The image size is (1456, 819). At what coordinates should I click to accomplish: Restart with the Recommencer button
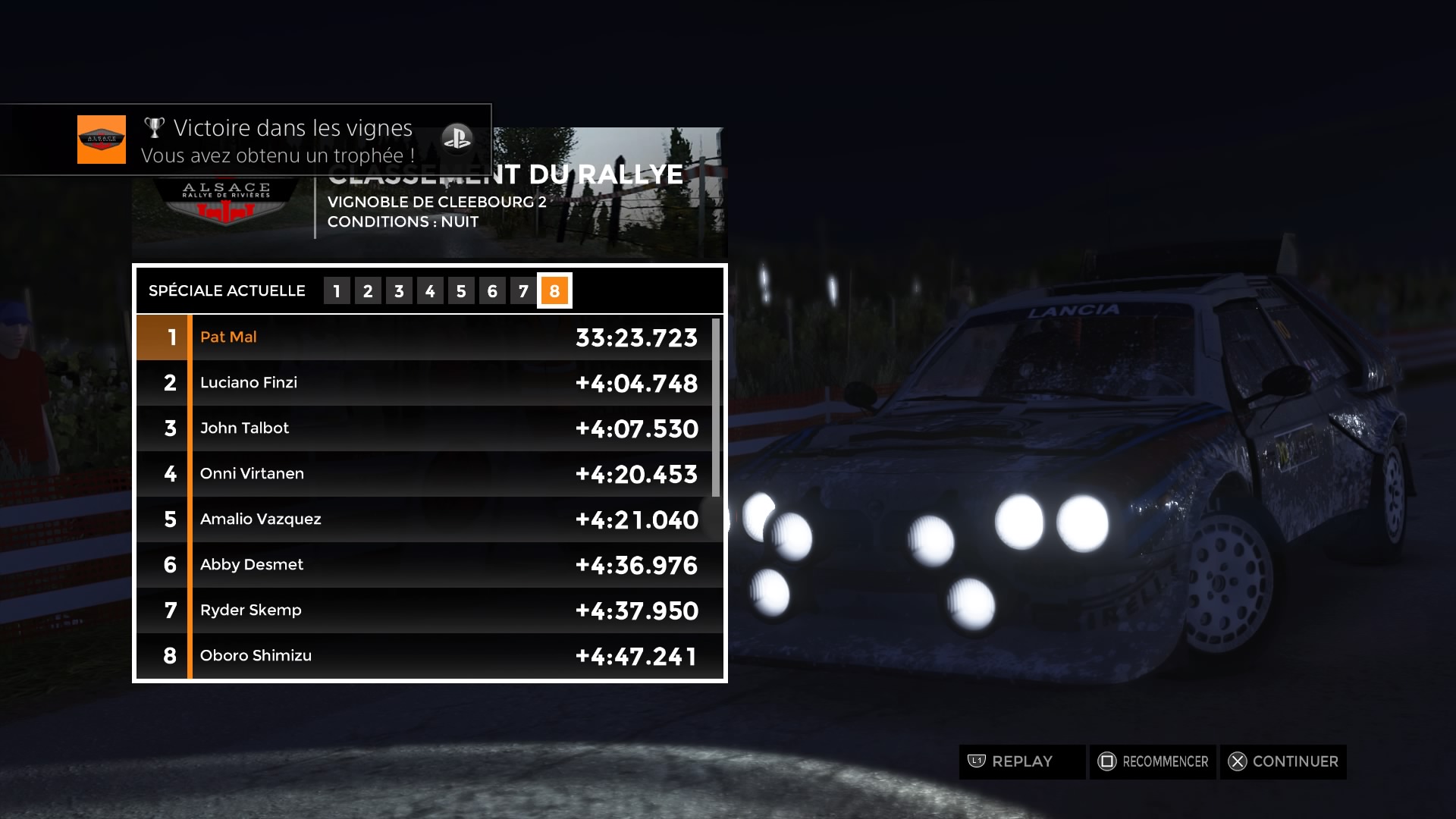(x=1153, y=761)
